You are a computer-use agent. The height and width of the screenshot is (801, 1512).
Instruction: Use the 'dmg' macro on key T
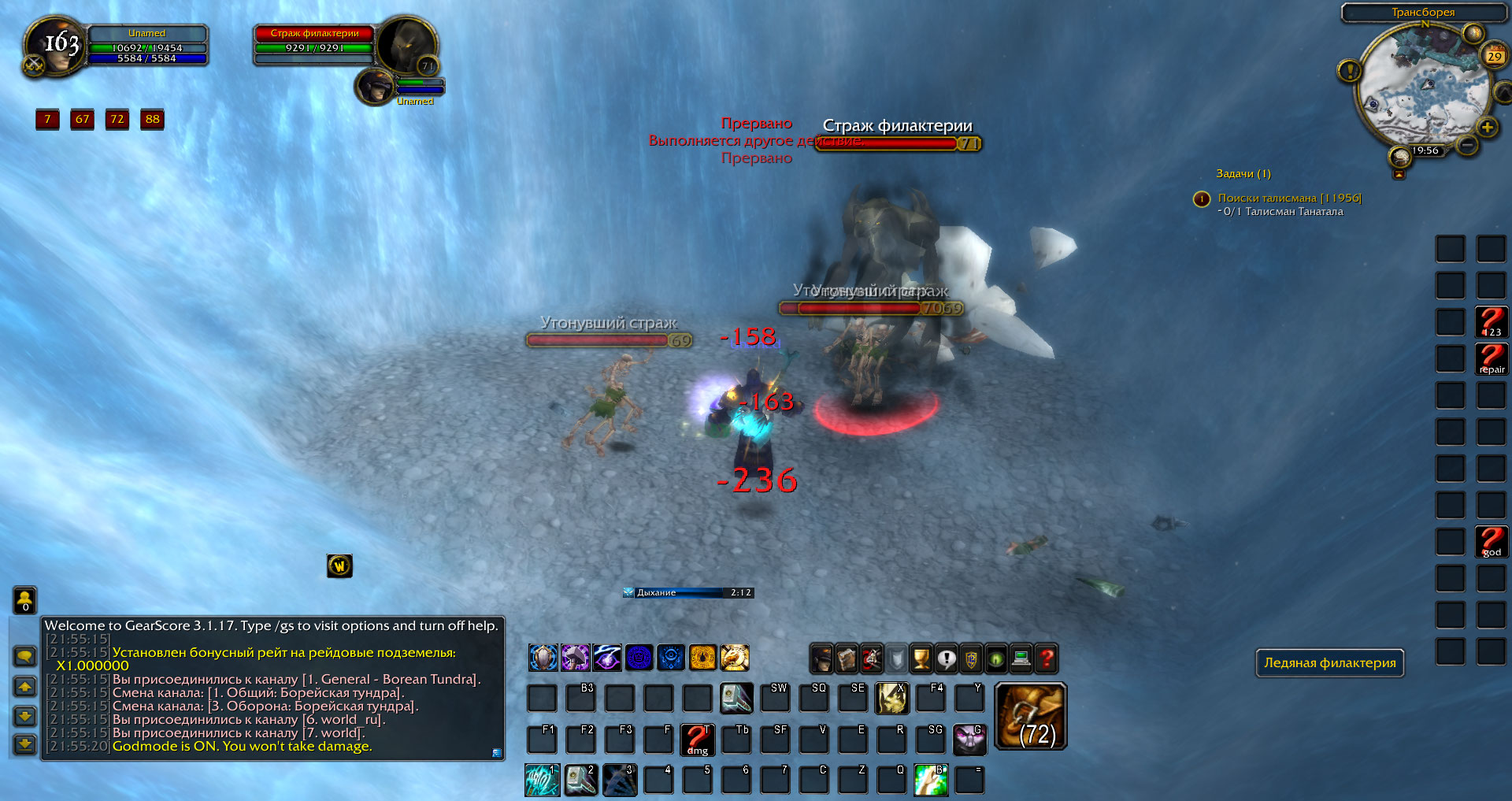pyautogui.click(x=697, y=740)
